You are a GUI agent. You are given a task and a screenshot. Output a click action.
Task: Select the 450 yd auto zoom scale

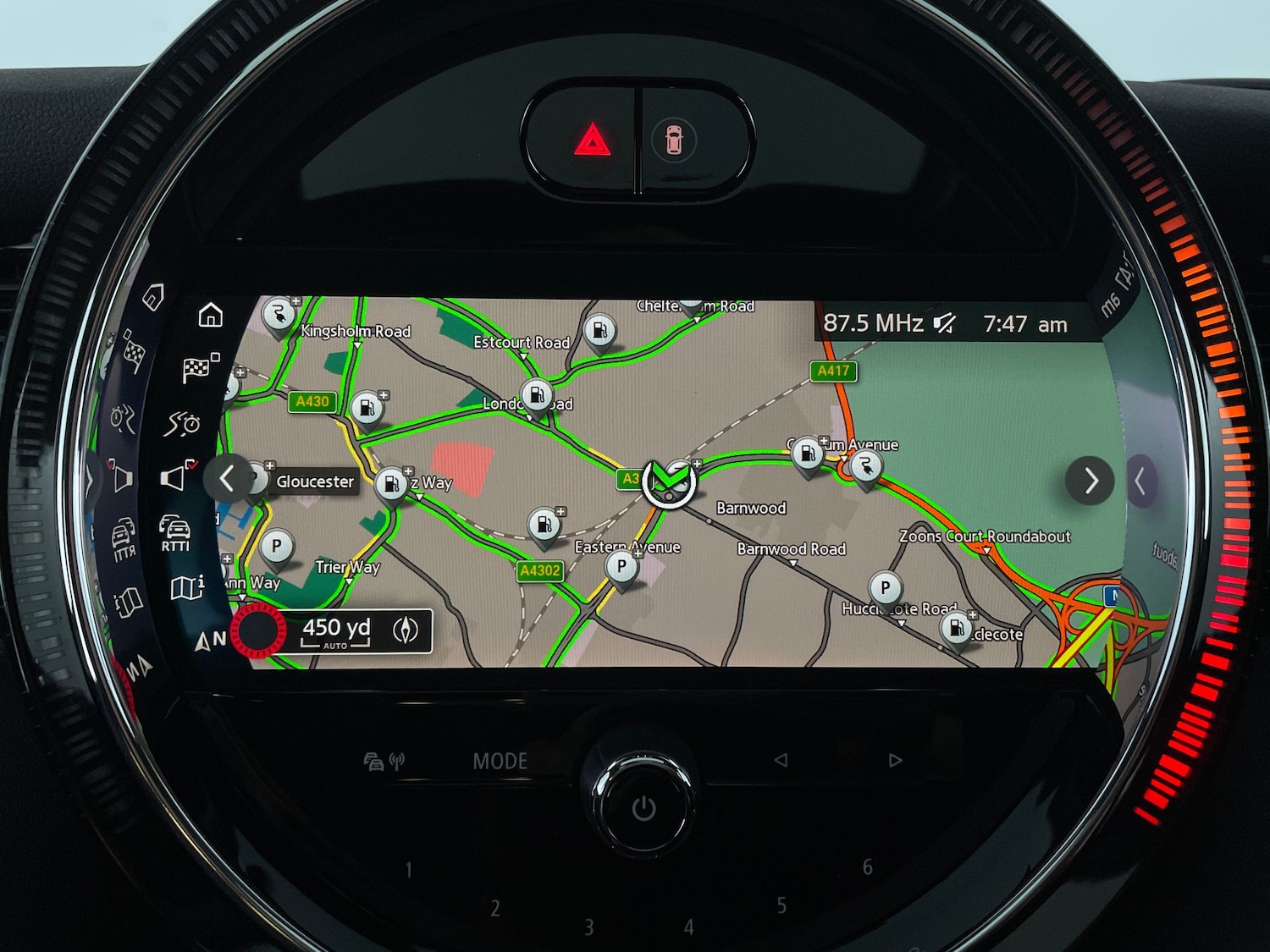pos(336,631)
